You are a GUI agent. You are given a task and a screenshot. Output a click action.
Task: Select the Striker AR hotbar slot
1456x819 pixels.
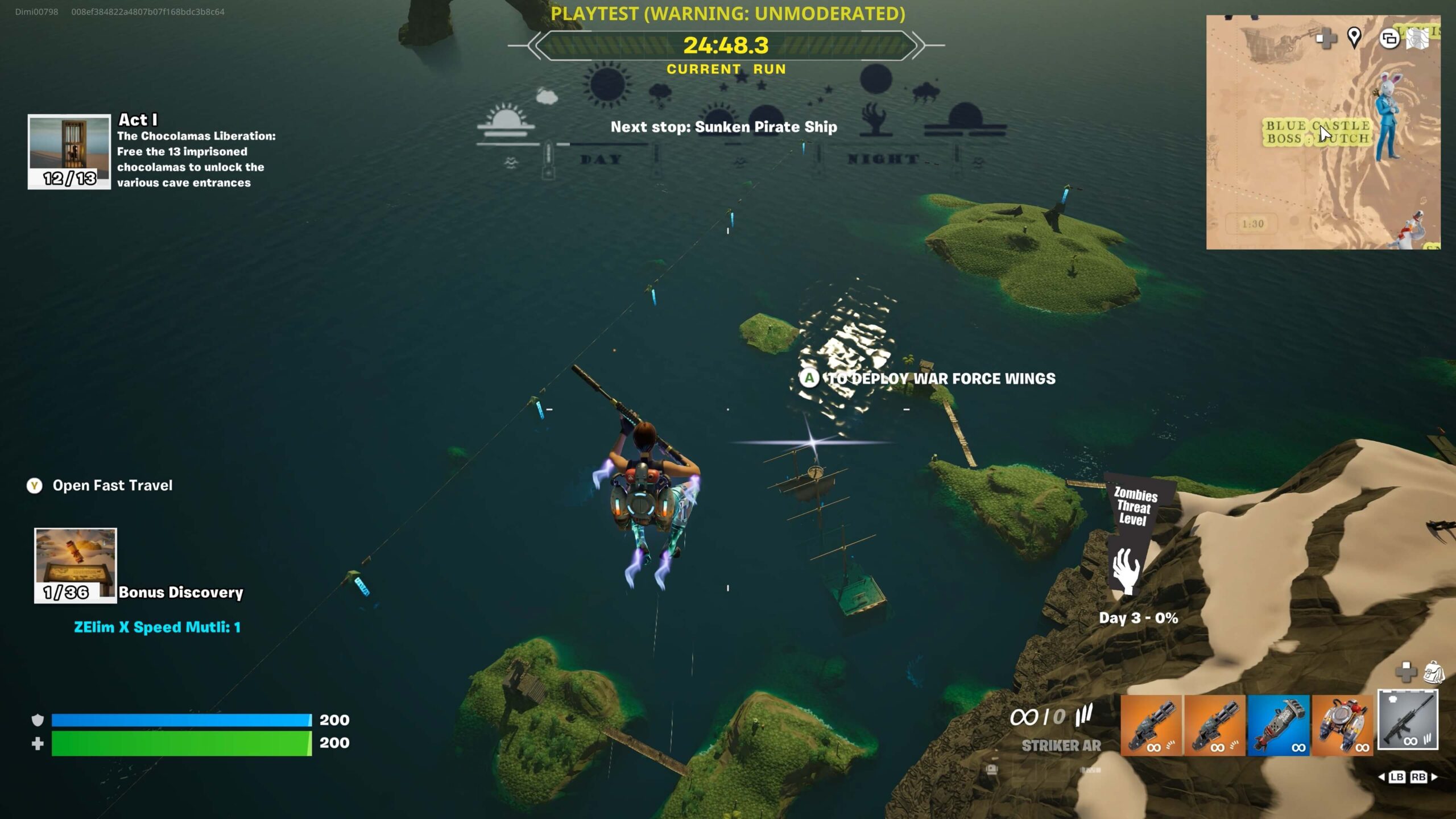[x=1408, y=719]
